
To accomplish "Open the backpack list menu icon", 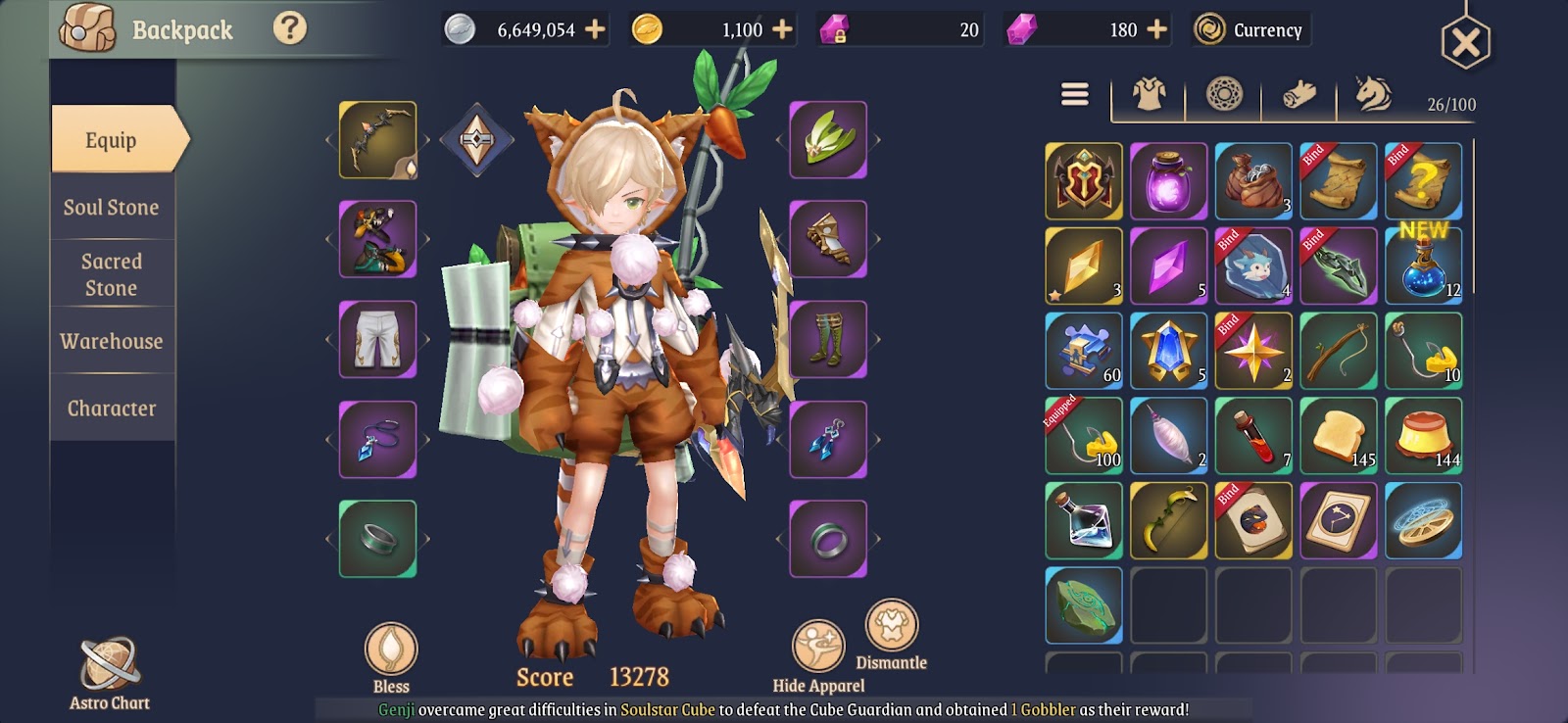I will point(1075,94).
